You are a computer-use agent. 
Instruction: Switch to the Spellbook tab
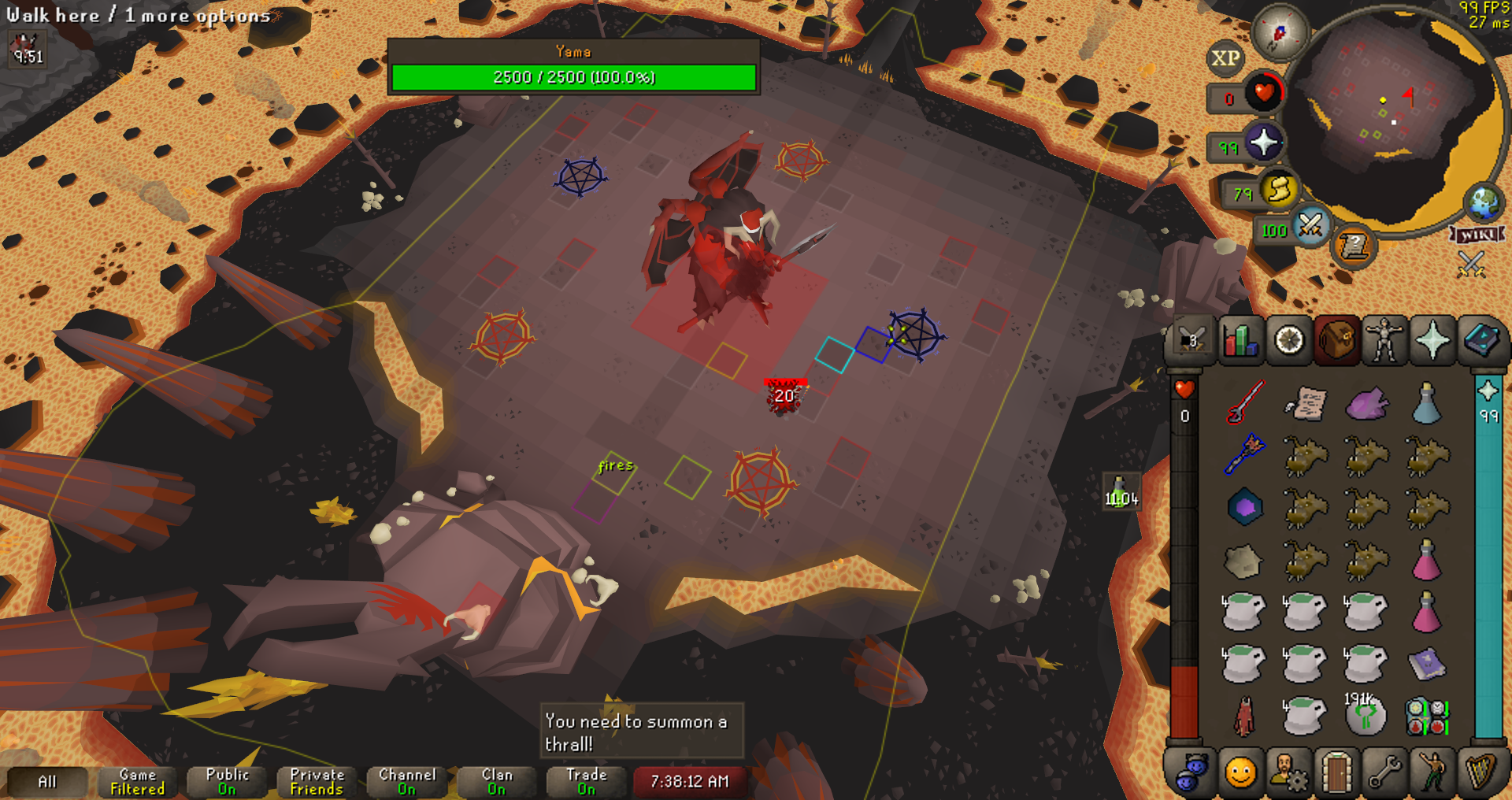tap(1480, 341)
